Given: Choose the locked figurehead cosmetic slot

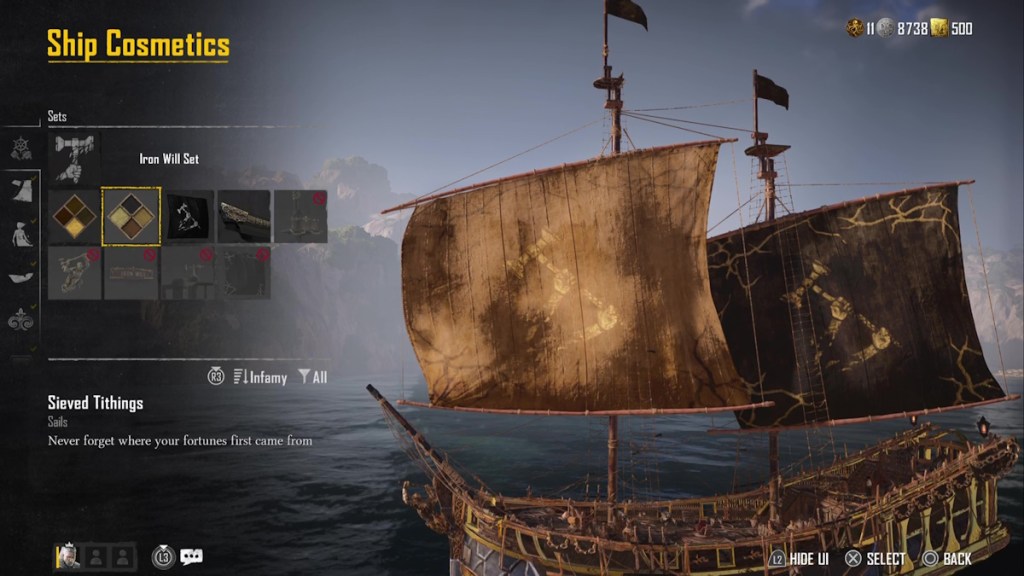Looking at the screenshot, I should coord(75,273).
